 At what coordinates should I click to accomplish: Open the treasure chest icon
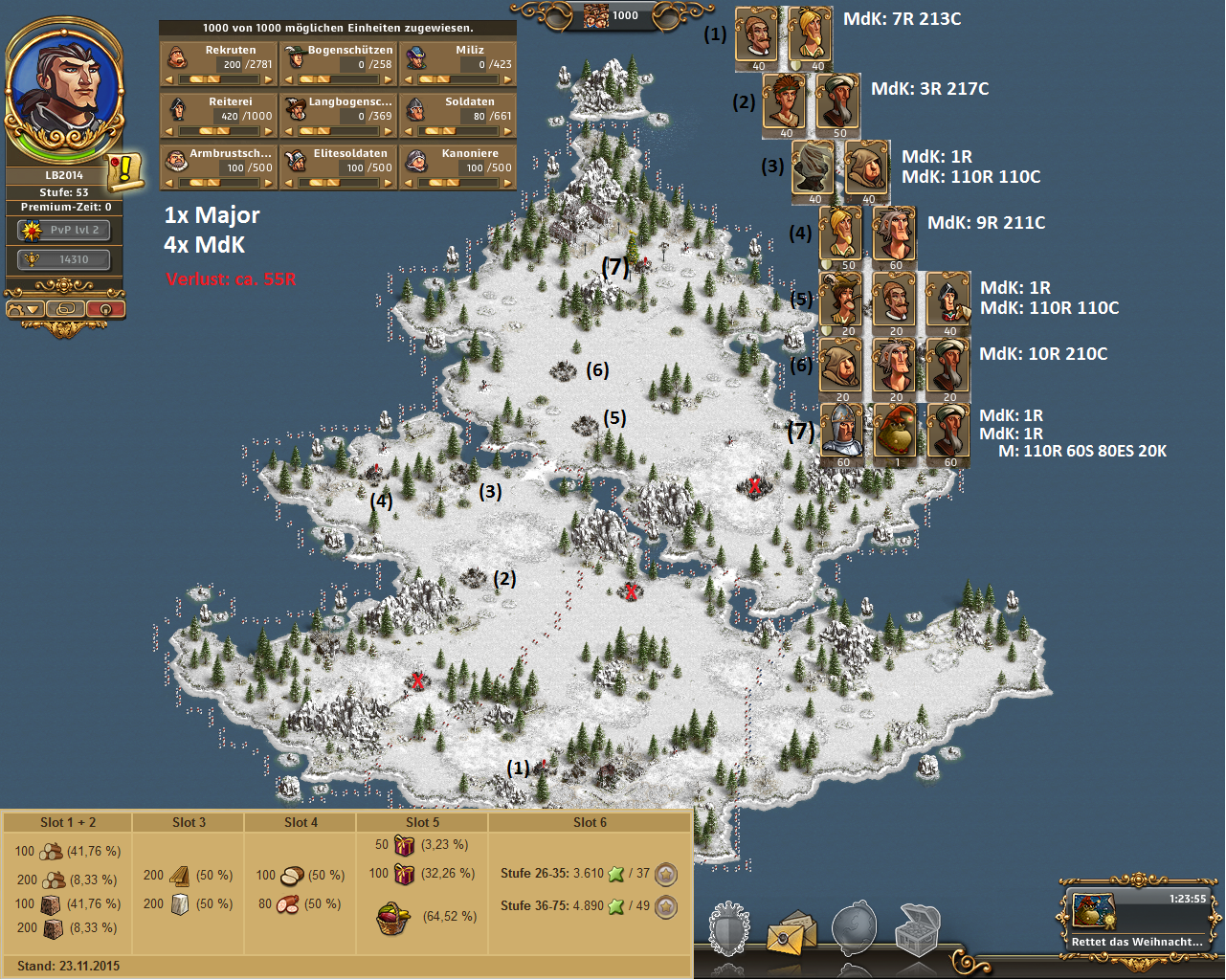point(917,928)
